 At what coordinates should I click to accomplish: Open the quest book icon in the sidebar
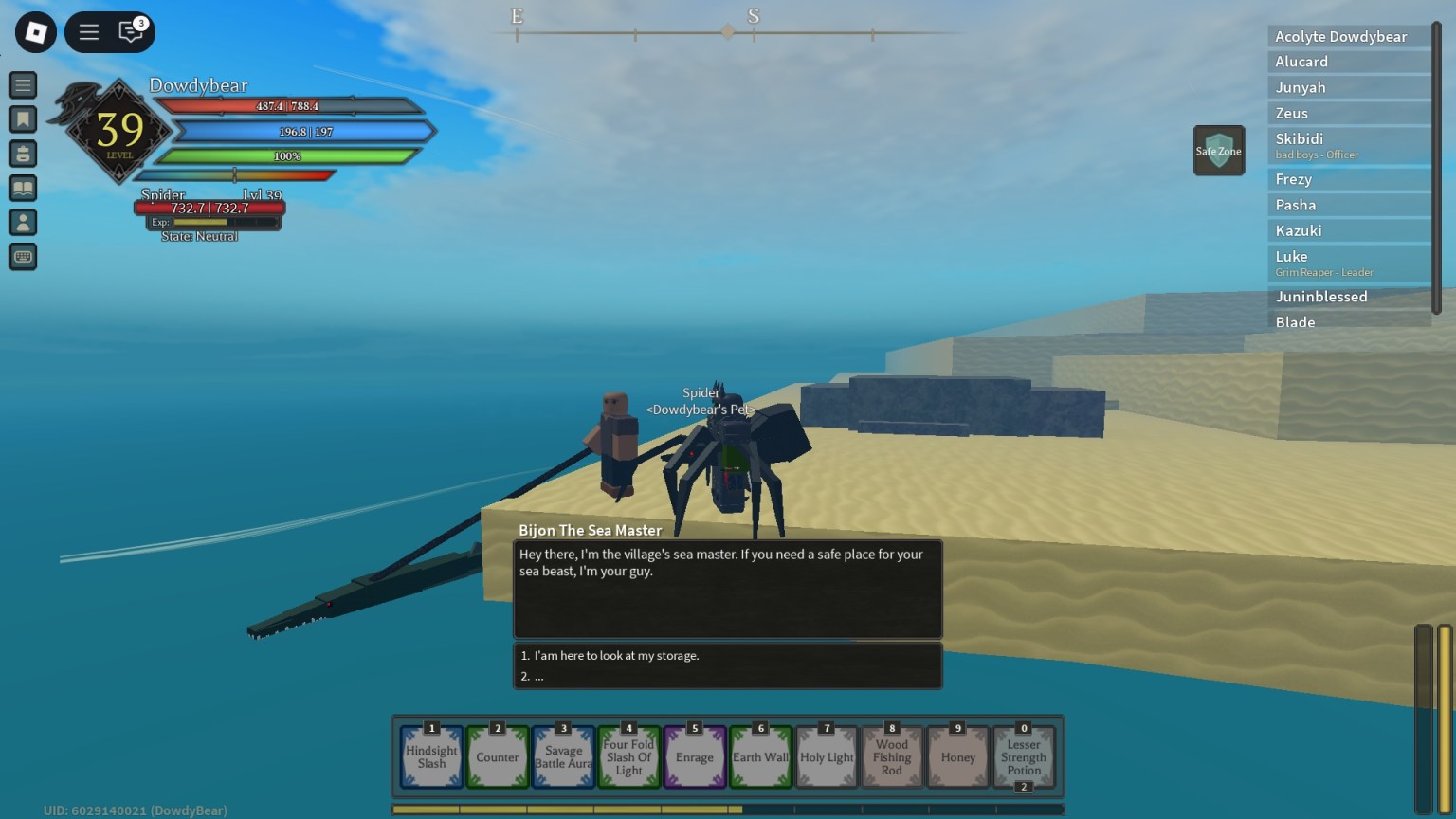coord(23,188)
